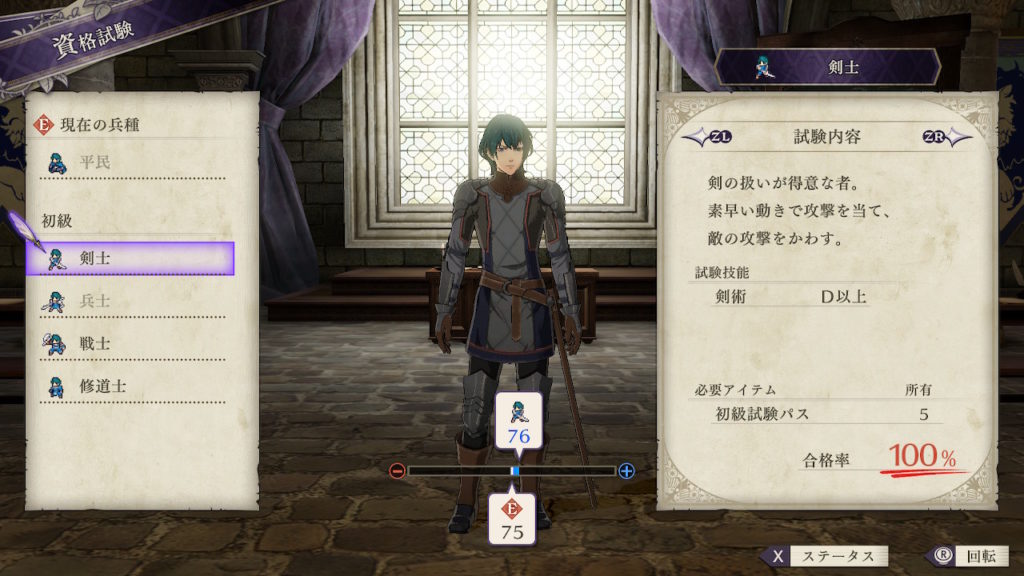Image resolution: width=1024 pixels, height=576 pixels.
Task: Click the red minus slider button
Action: [397, 471]
